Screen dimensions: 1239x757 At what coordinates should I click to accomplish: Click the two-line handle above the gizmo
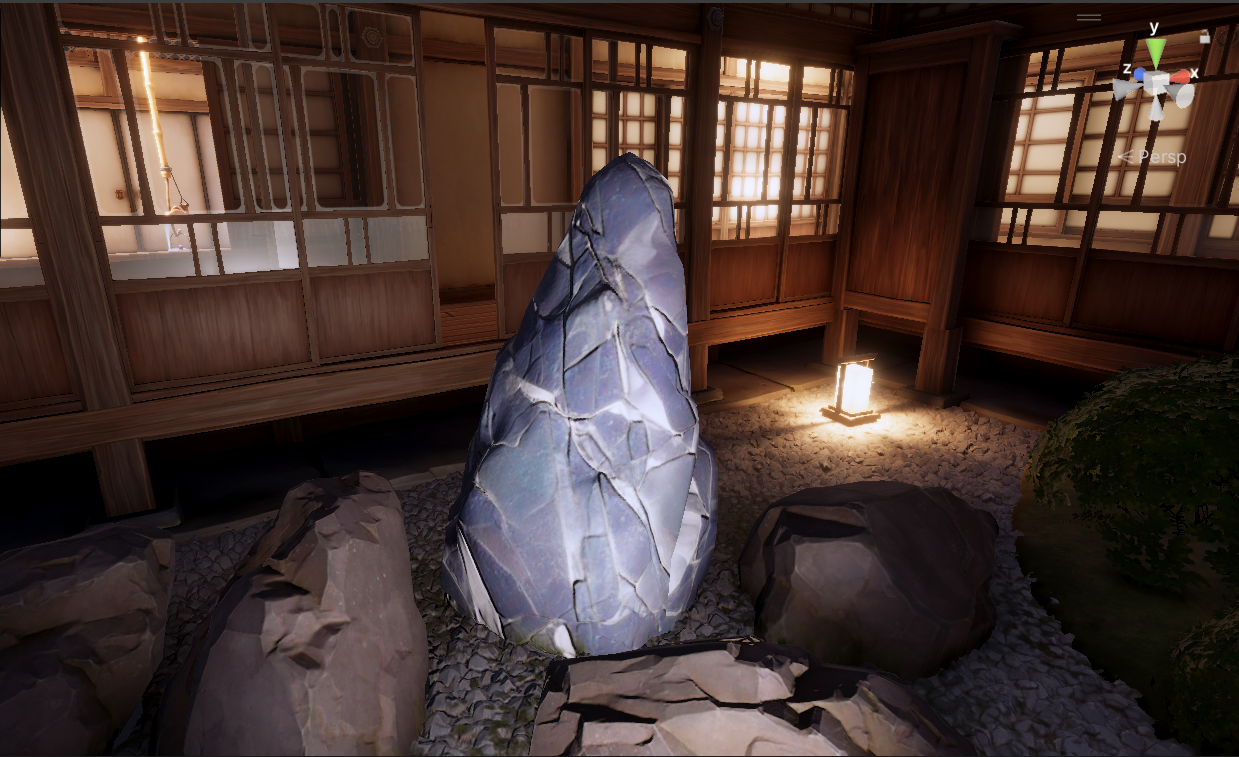(1089, 17)
